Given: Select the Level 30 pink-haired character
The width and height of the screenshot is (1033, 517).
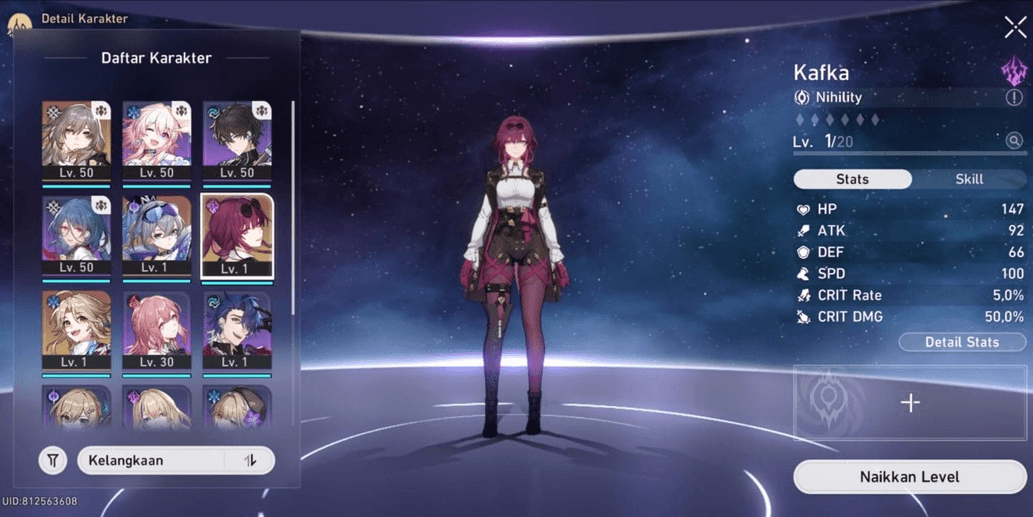Looking at the screenshot, I should pos(156,330).
